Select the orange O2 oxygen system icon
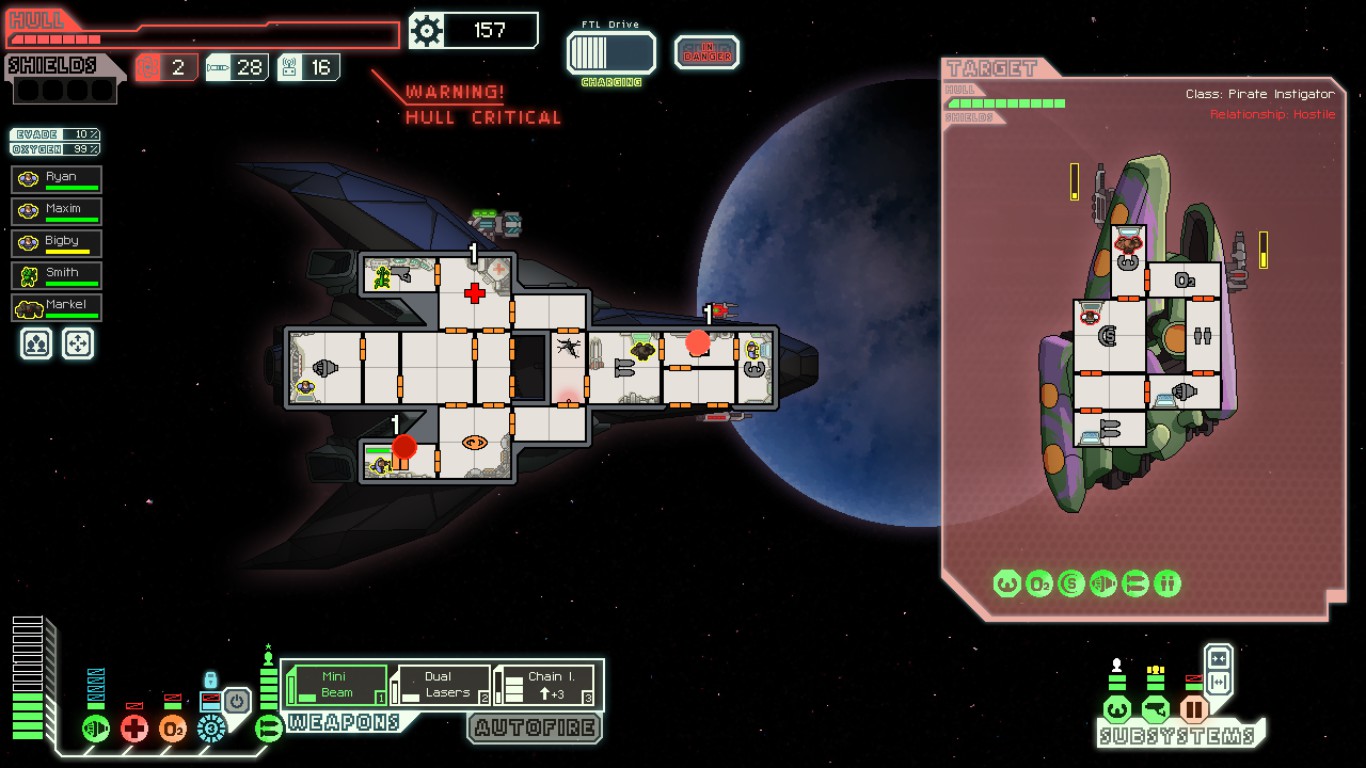This screenshot has width=1366, height=768. 172,728
